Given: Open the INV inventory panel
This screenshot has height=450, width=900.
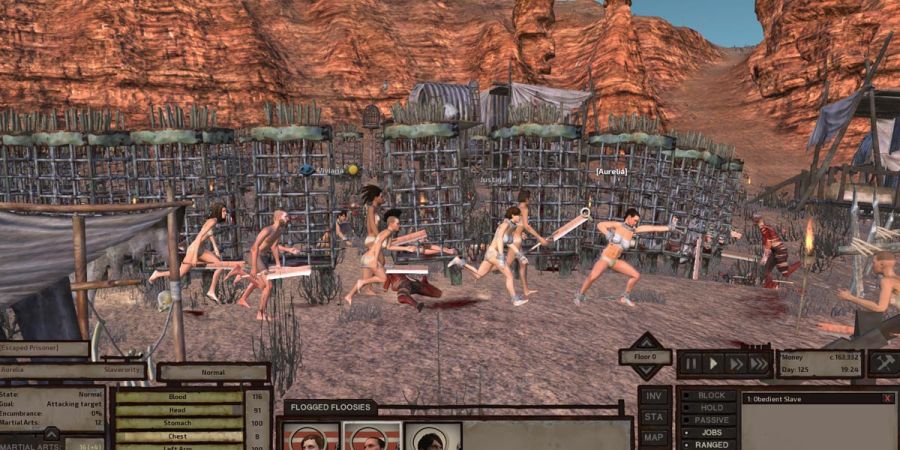Looking at the screenshot, I should pyautogui.click(x=654, y=395).
